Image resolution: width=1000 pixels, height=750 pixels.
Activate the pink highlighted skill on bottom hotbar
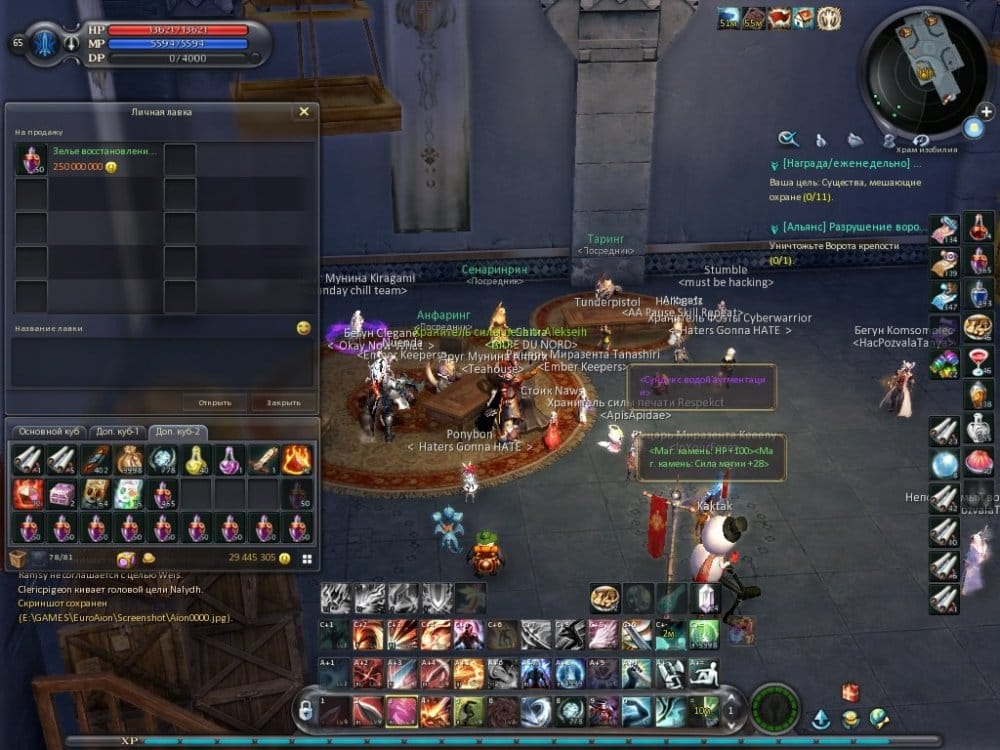(402, 711)
